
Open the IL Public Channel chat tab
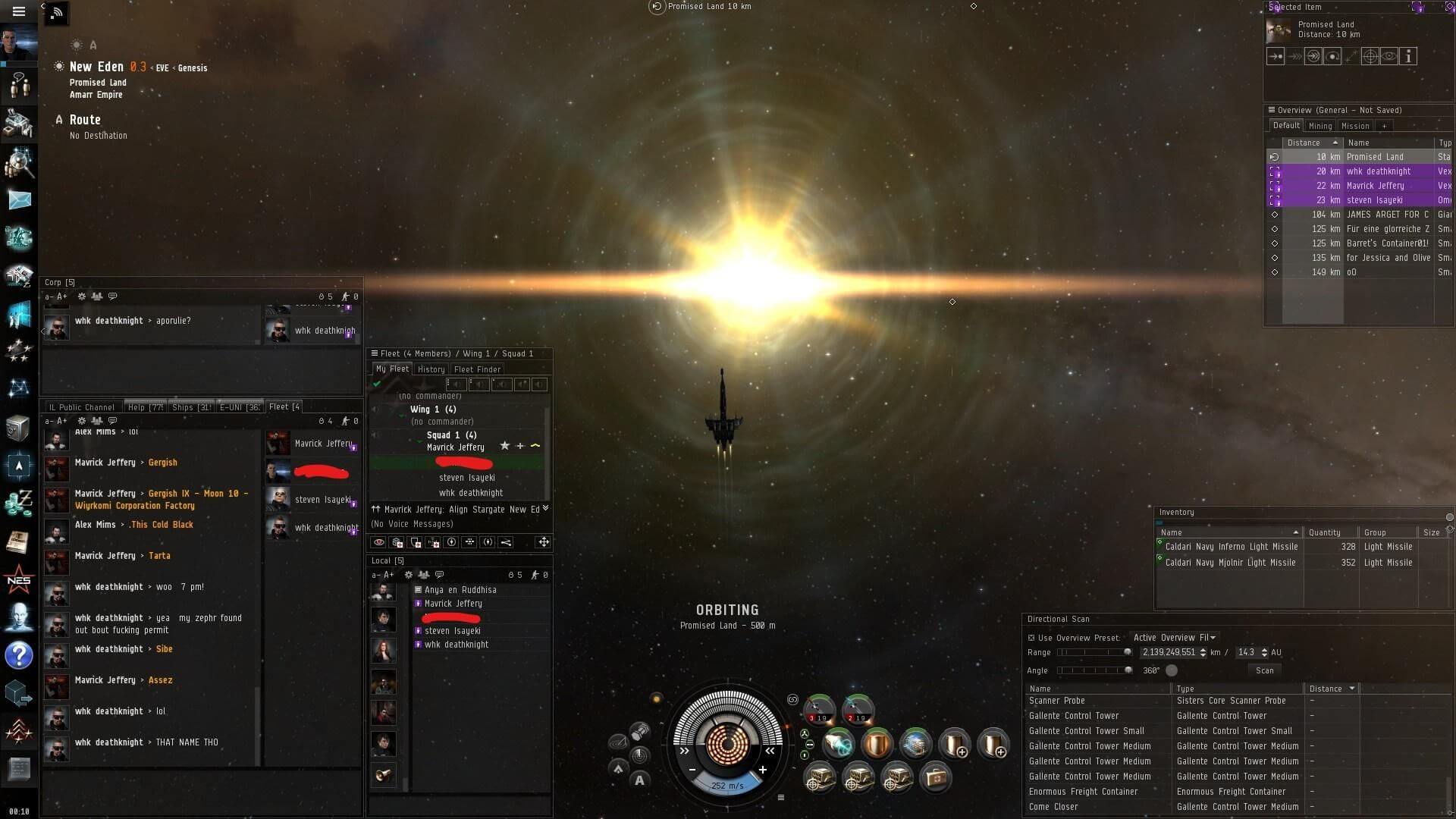pos(81,407)
